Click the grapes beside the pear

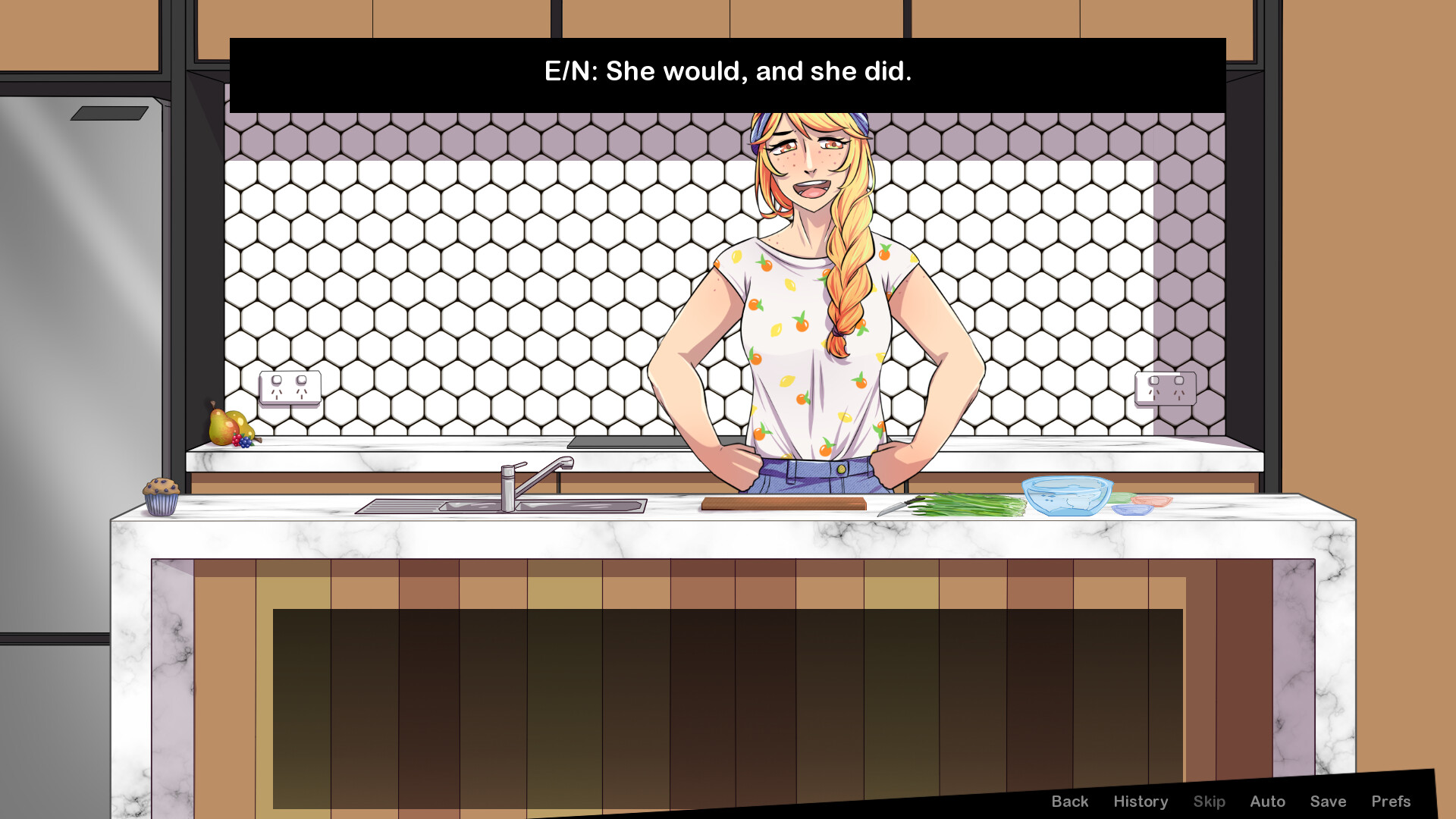(246, 444)
